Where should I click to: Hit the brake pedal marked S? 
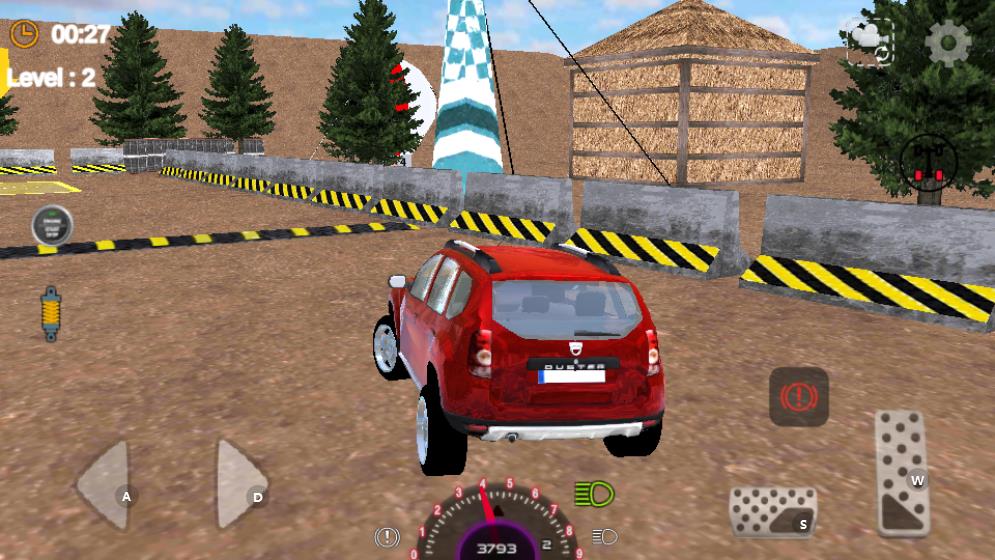coord(773,512)
